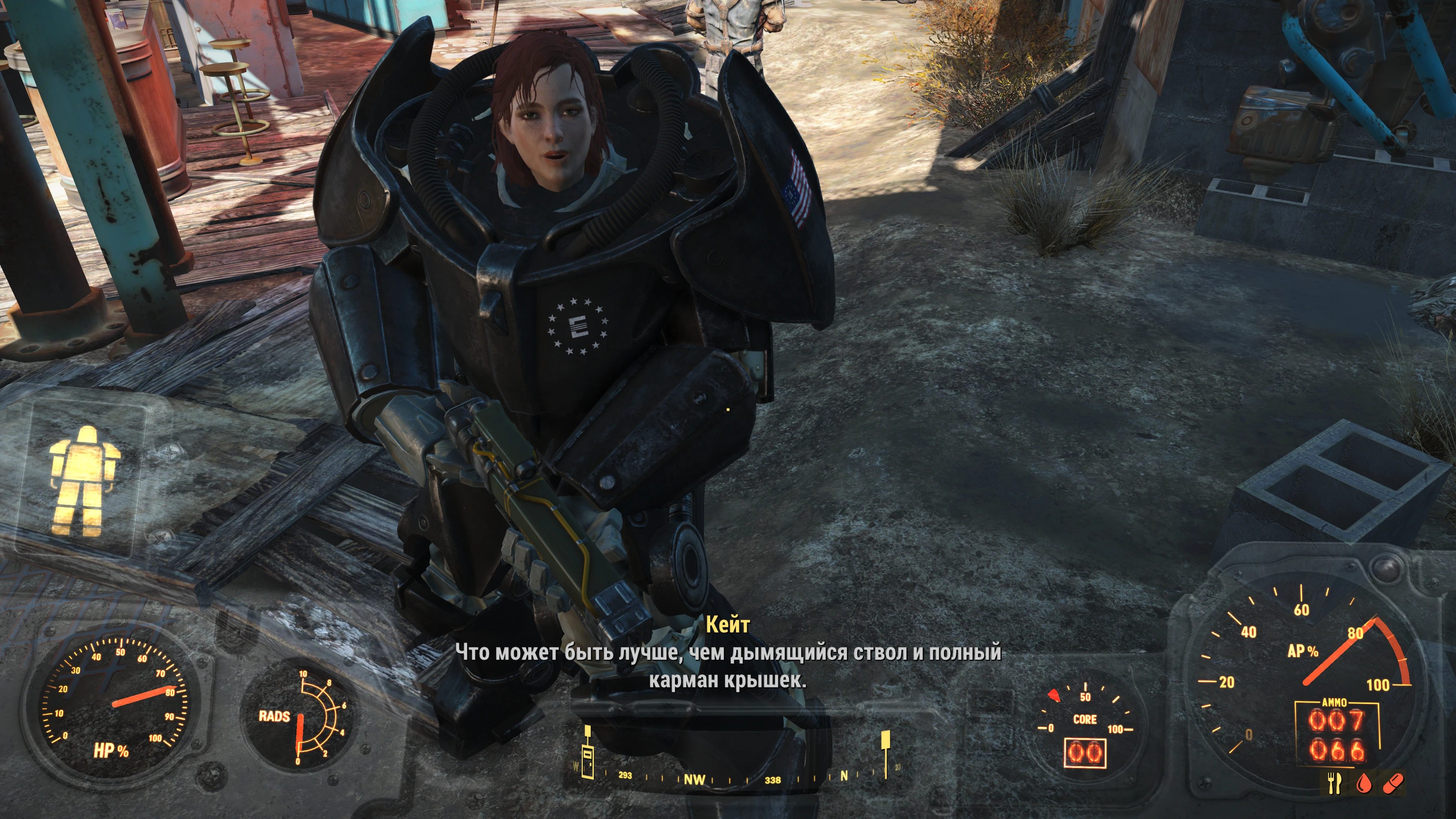This screenshot has width=1456, height=819.
Task: Select the door marker on the compass
Action: coord(588,756)
